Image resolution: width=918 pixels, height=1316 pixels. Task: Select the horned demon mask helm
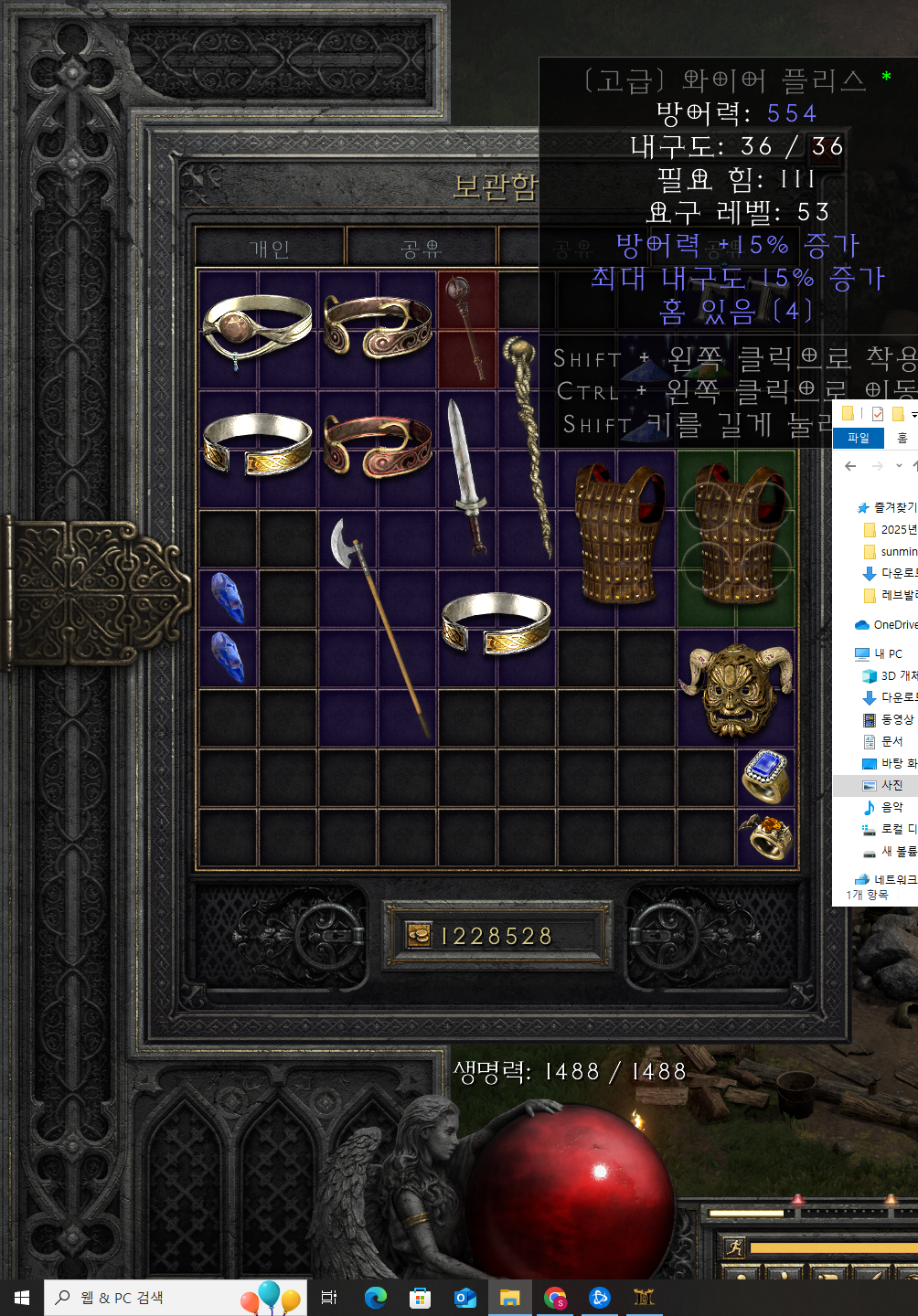click(736, 687)
